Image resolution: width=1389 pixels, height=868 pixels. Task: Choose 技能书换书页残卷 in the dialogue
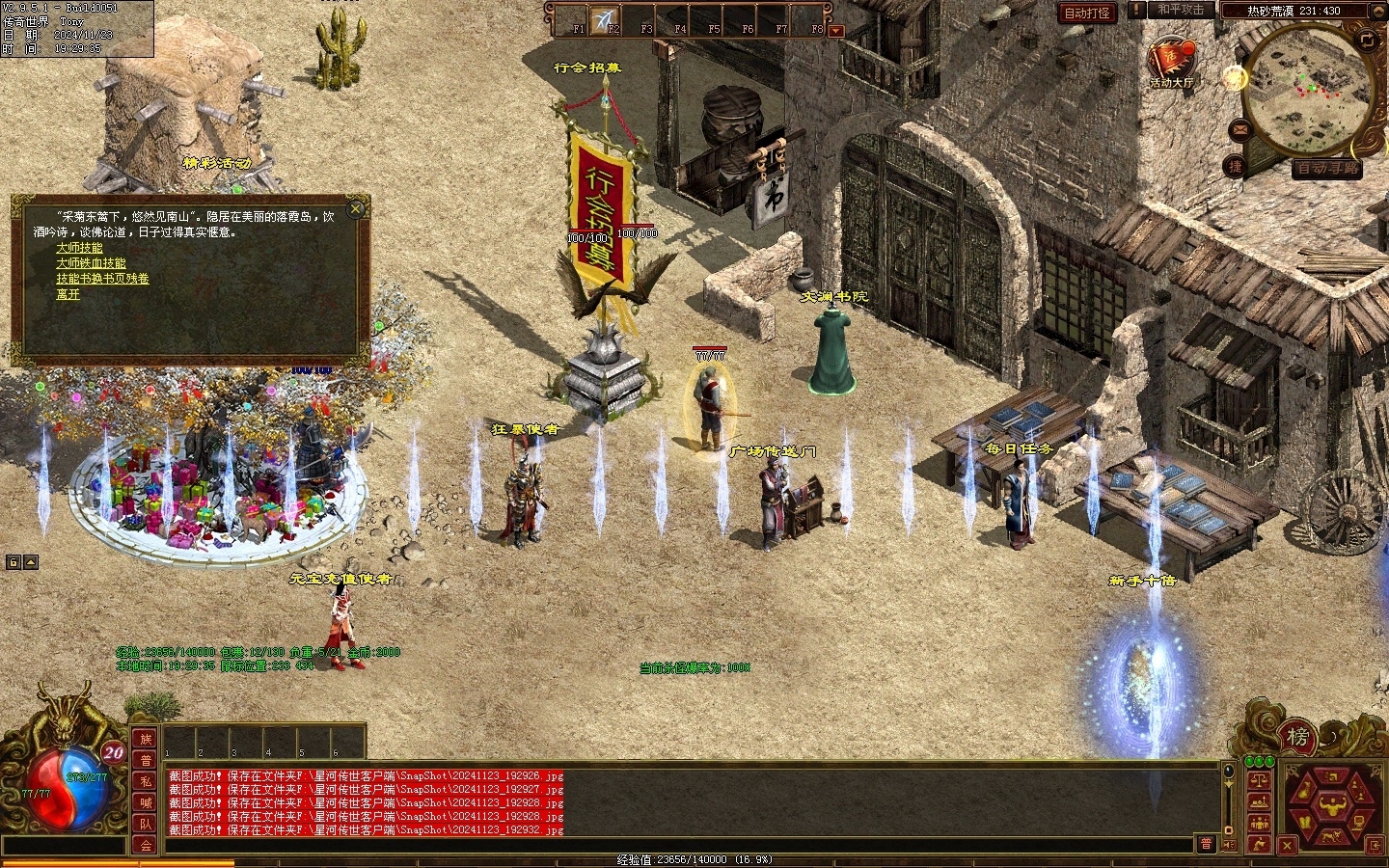pyautogui.click(x=102, y=279)
